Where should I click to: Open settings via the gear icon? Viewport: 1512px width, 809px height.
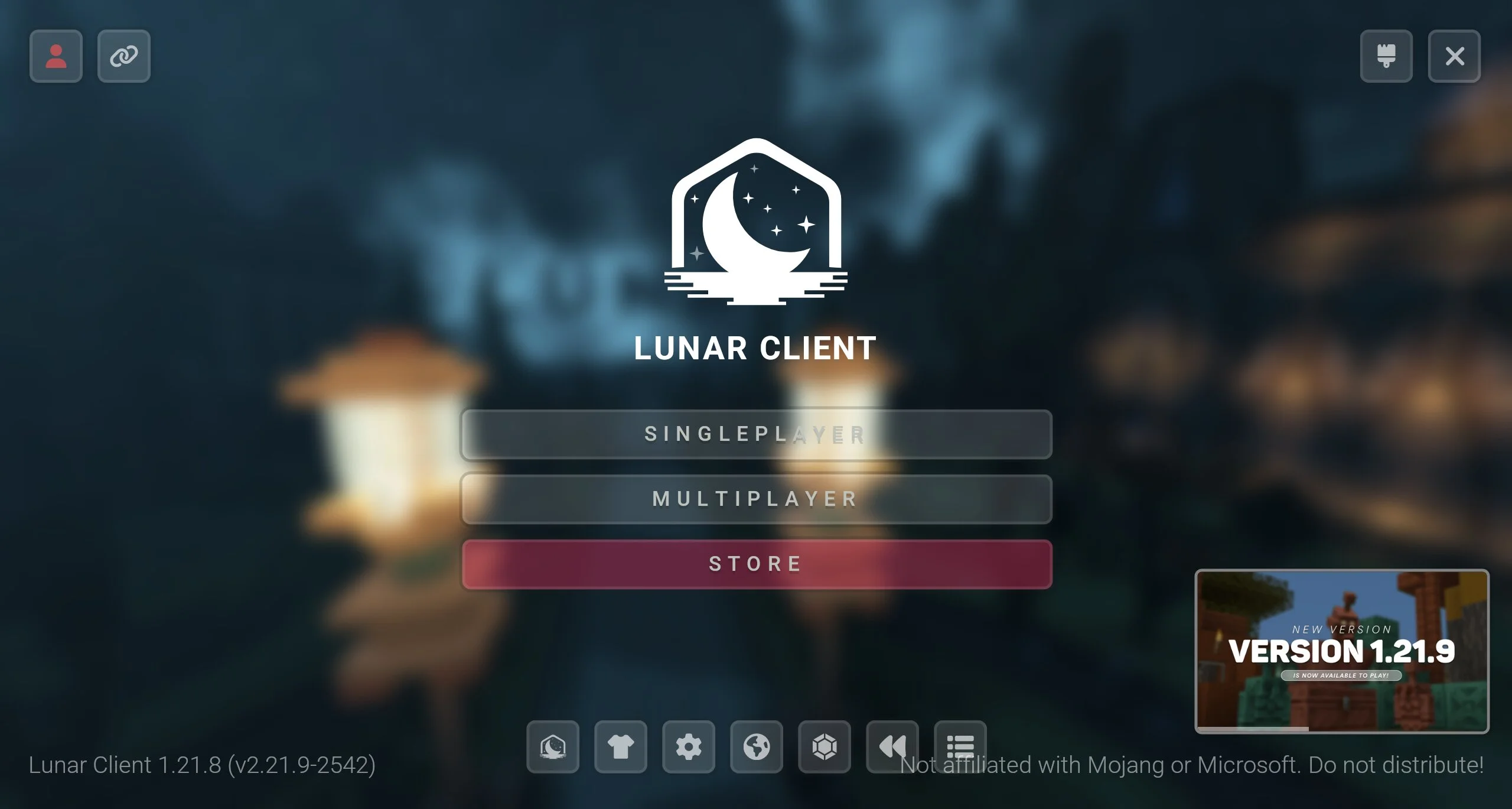689,746
